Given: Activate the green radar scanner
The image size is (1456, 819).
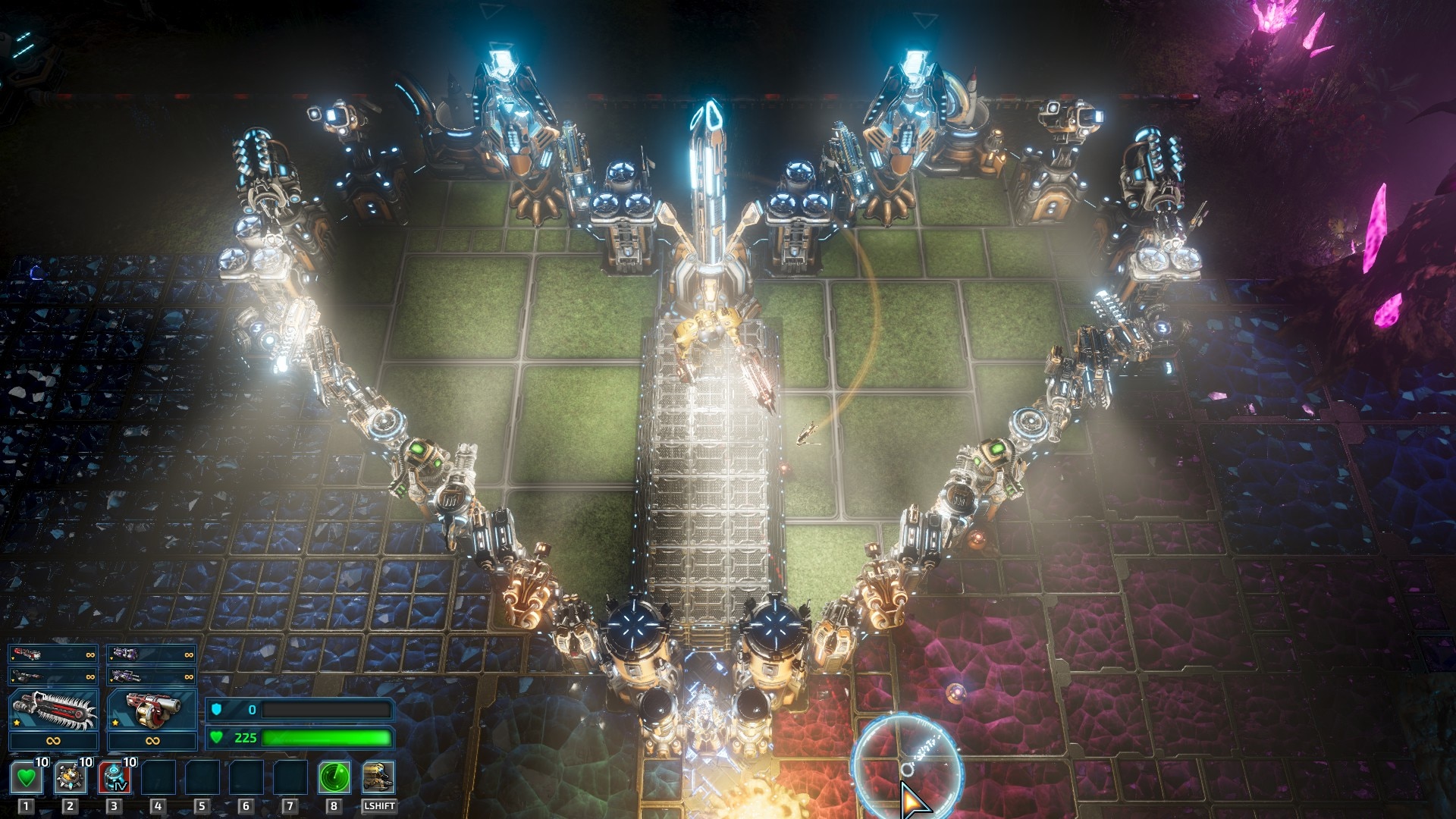Looking at the screenshot, I should pos(334,777).
